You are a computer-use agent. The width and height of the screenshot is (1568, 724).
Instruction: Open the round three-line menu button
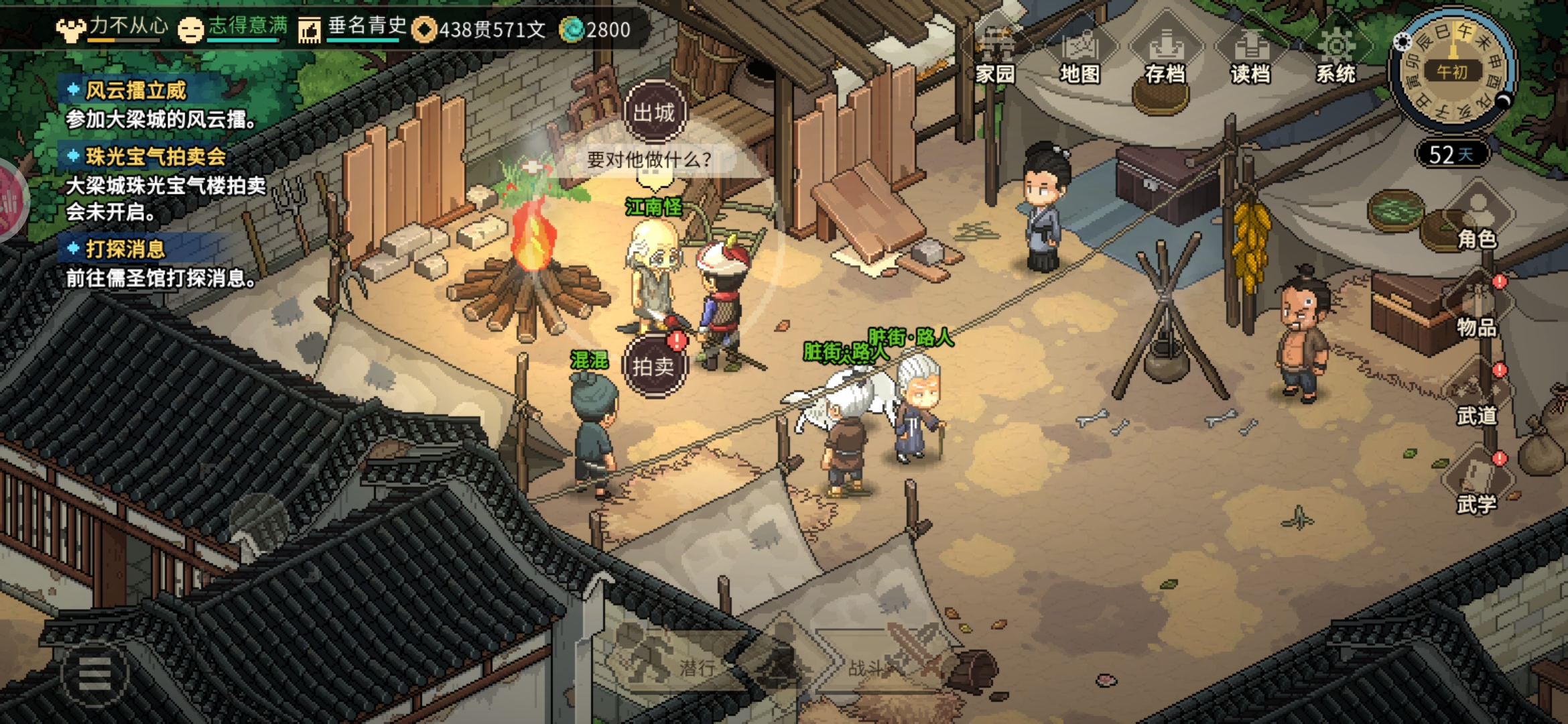pyautogui.click(x=94, y=674)
